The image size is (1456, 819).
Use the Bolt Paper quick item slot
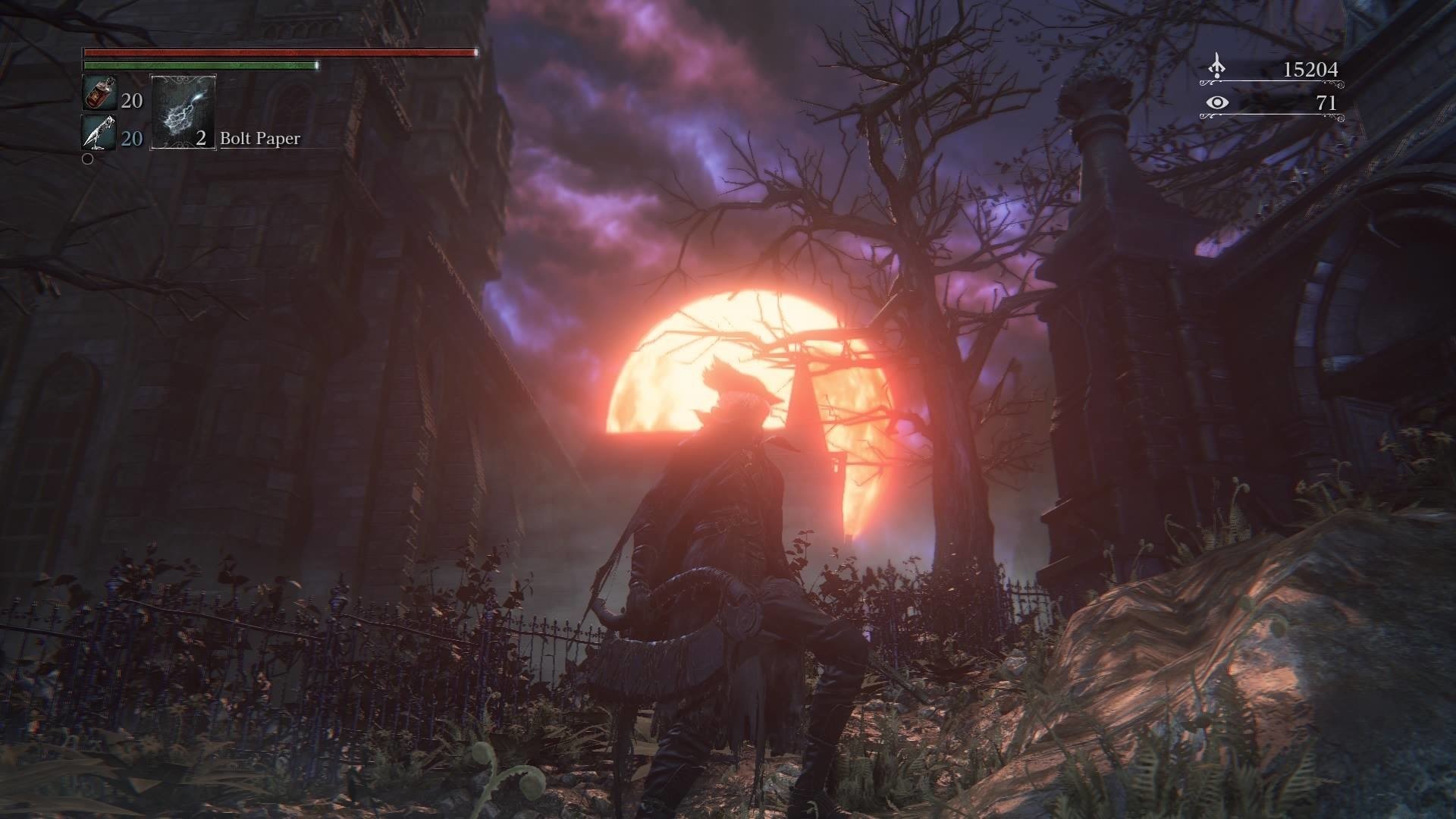(x=184, y=111)
